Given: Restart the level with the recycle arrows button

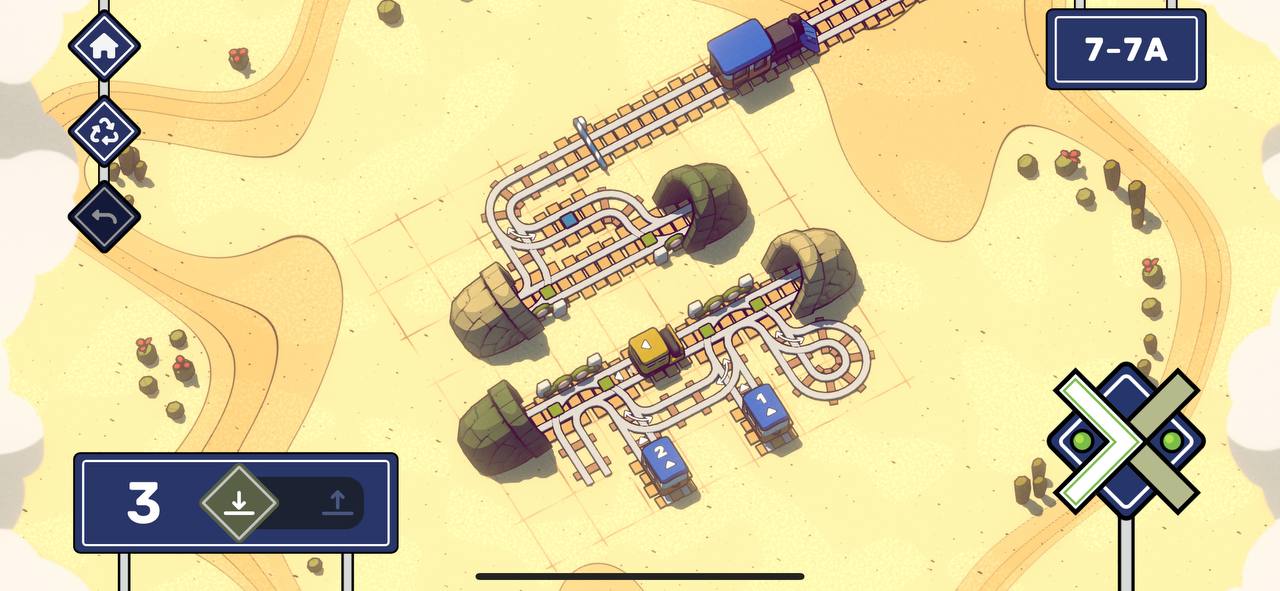Looking at the screenshot, I should (104, 131).
